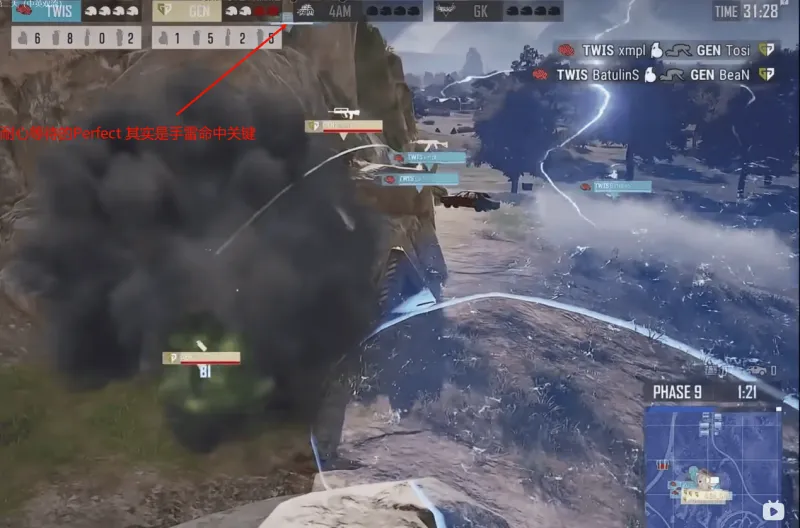The width and height of the screenshot is (800, 528).
Task: Click the video player logo icon
Action: [x=772, y=511]
